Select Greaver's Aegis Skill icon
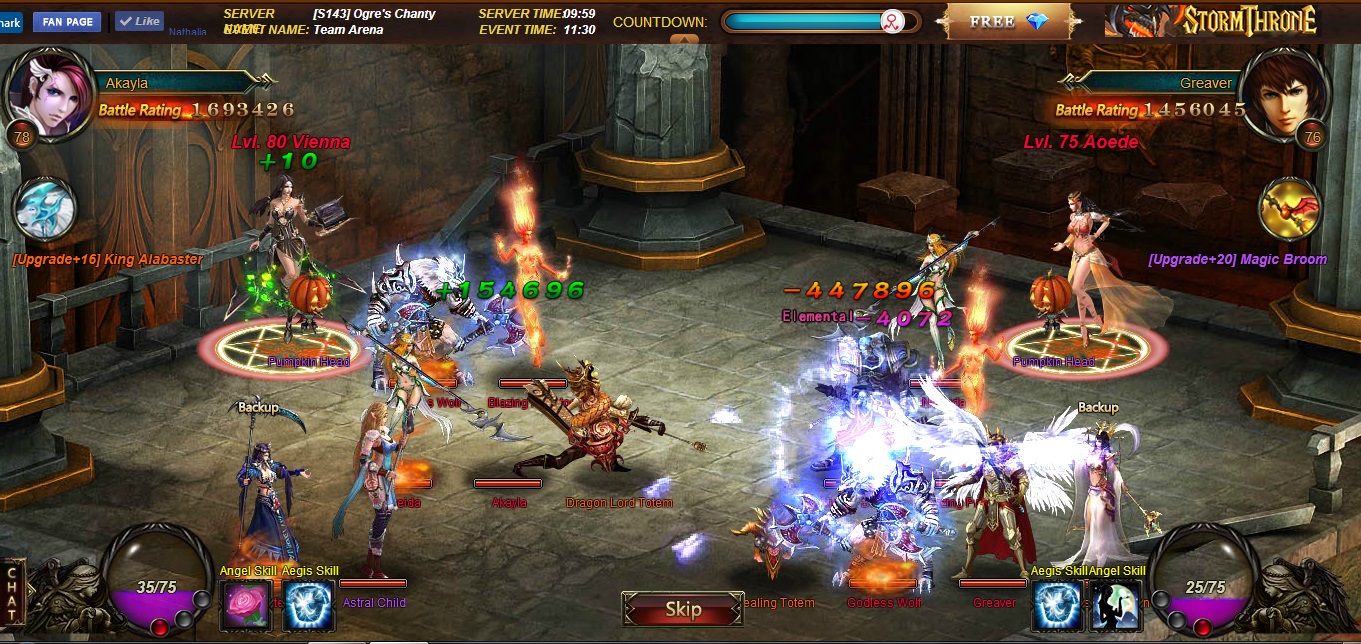1361x644 pixels. tap(1056, 606)
